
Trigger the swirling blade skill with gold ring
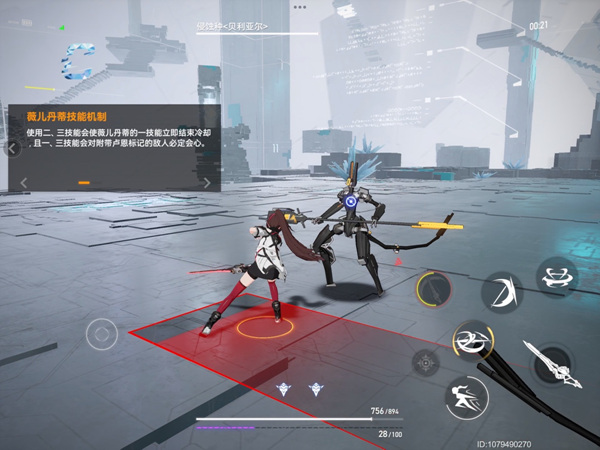(470, 340)
